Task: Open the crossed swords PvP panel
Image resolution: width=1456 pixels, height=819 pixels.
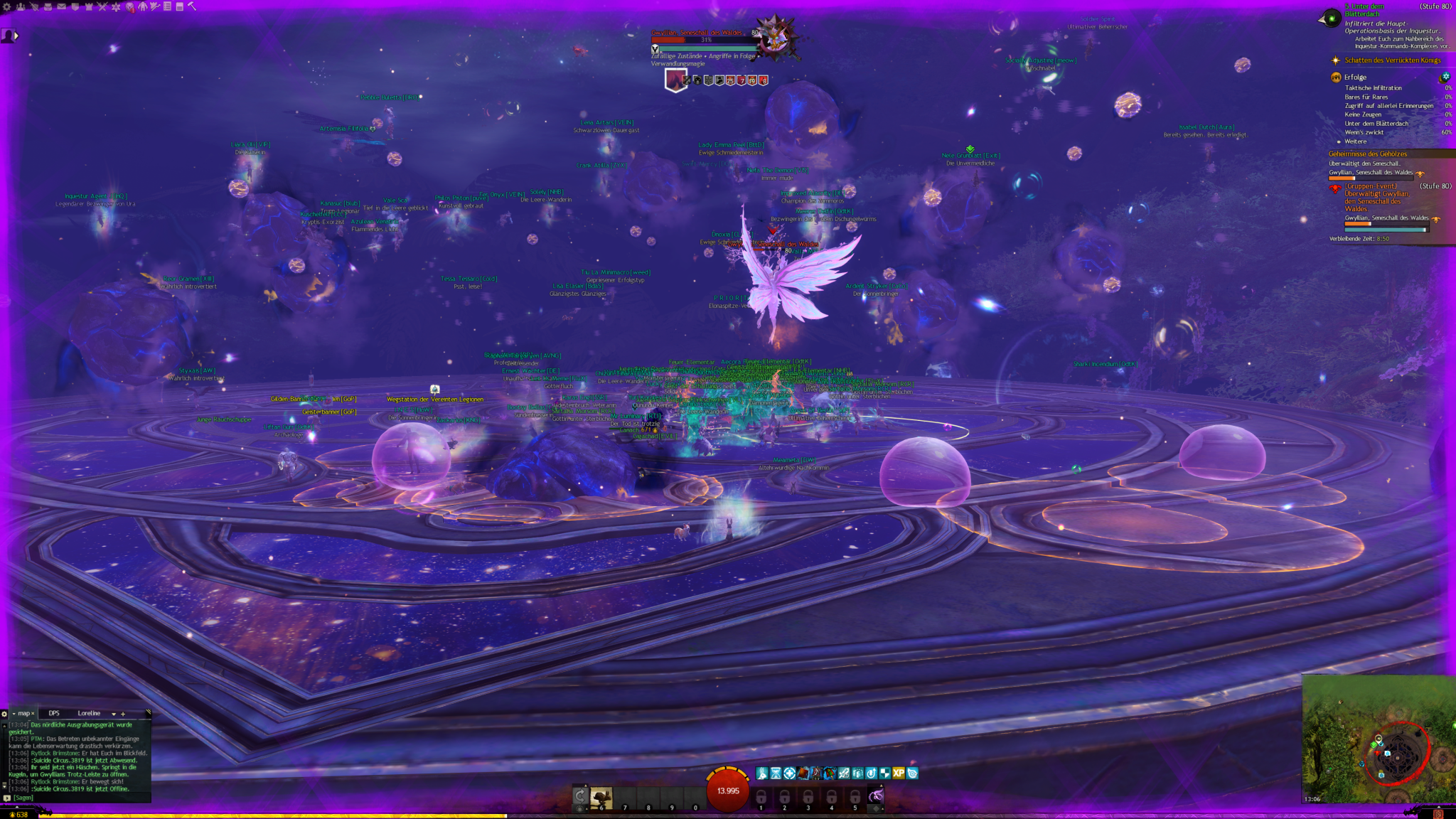Action: [x=102, y=6]
